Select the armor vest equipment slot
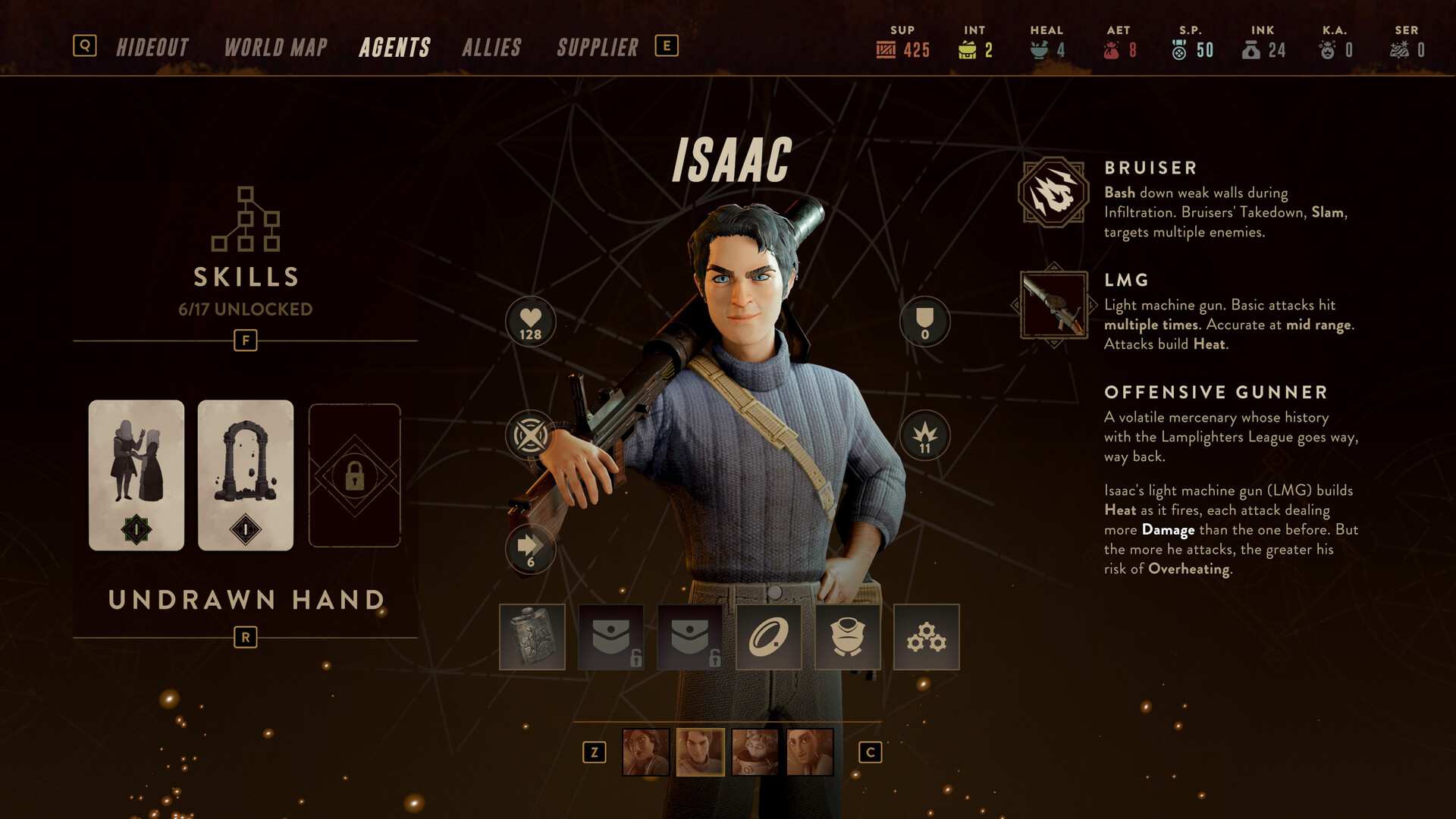 coord(847,637)
